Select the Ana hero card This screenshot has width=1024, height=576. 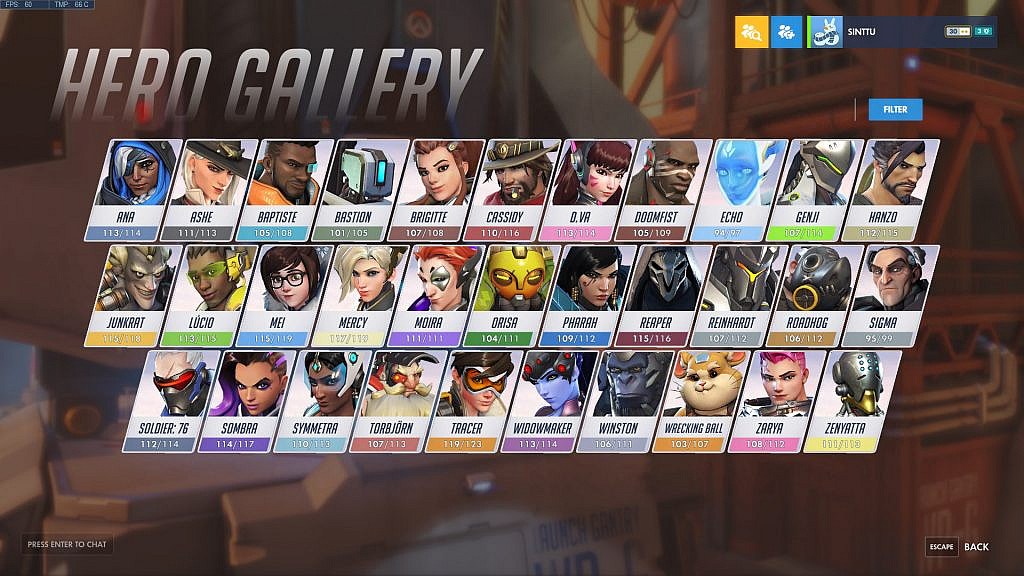[137, 186]
